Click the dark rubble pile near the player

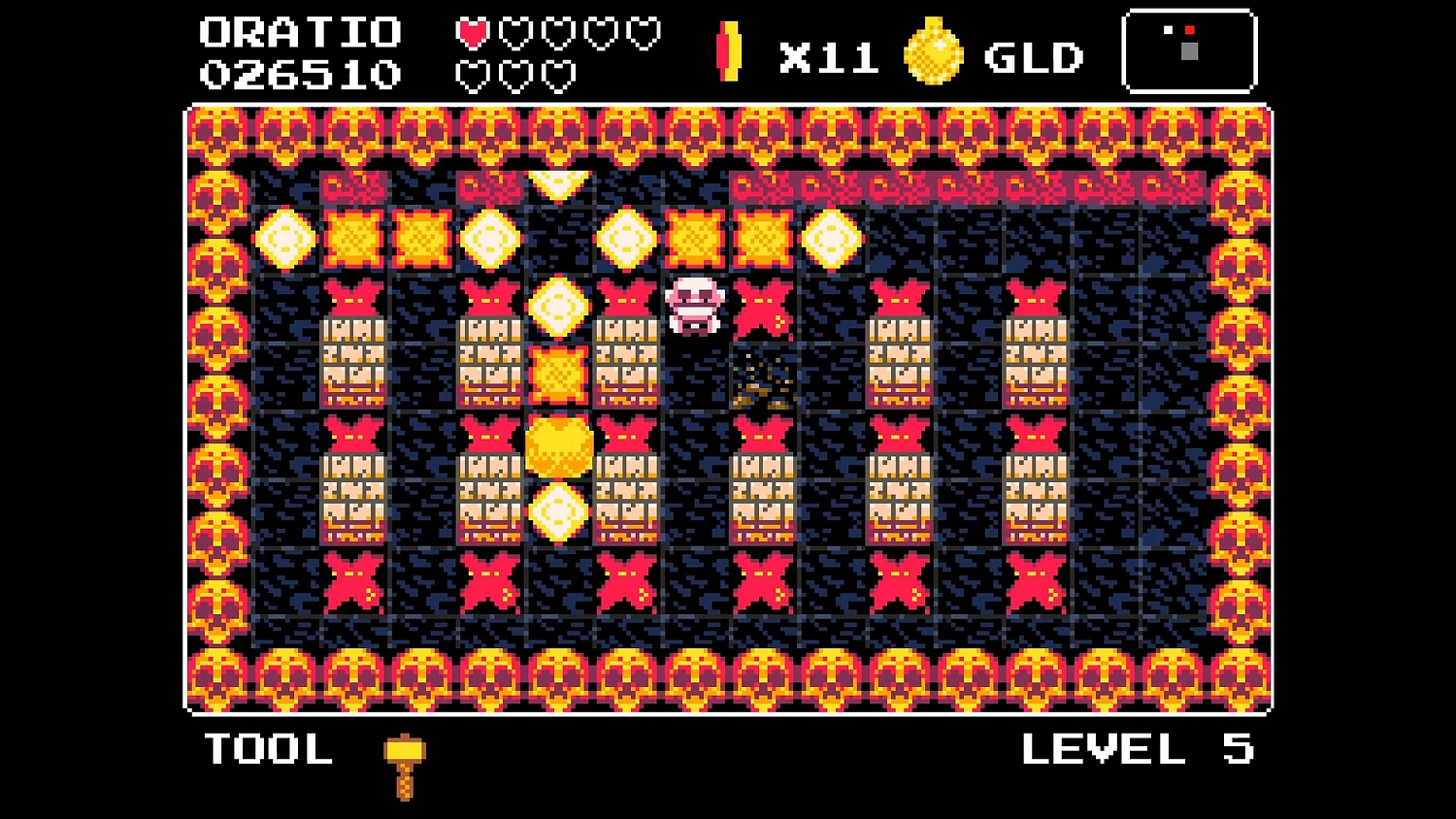[x=763, y=384]
